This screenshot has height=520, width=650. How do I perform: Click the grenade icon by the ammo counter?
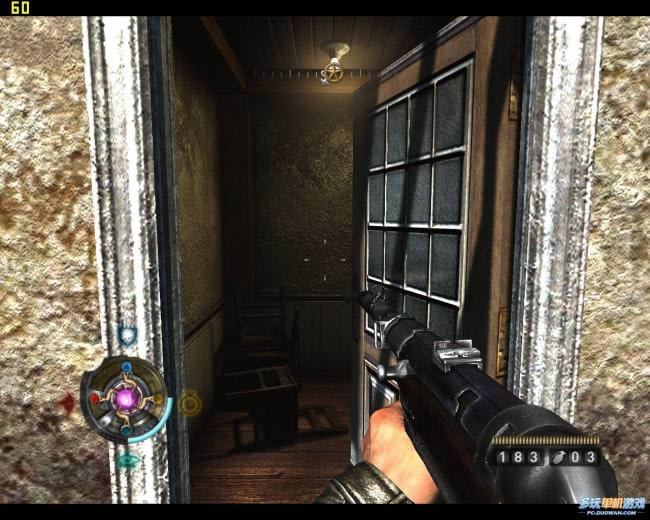558,457
